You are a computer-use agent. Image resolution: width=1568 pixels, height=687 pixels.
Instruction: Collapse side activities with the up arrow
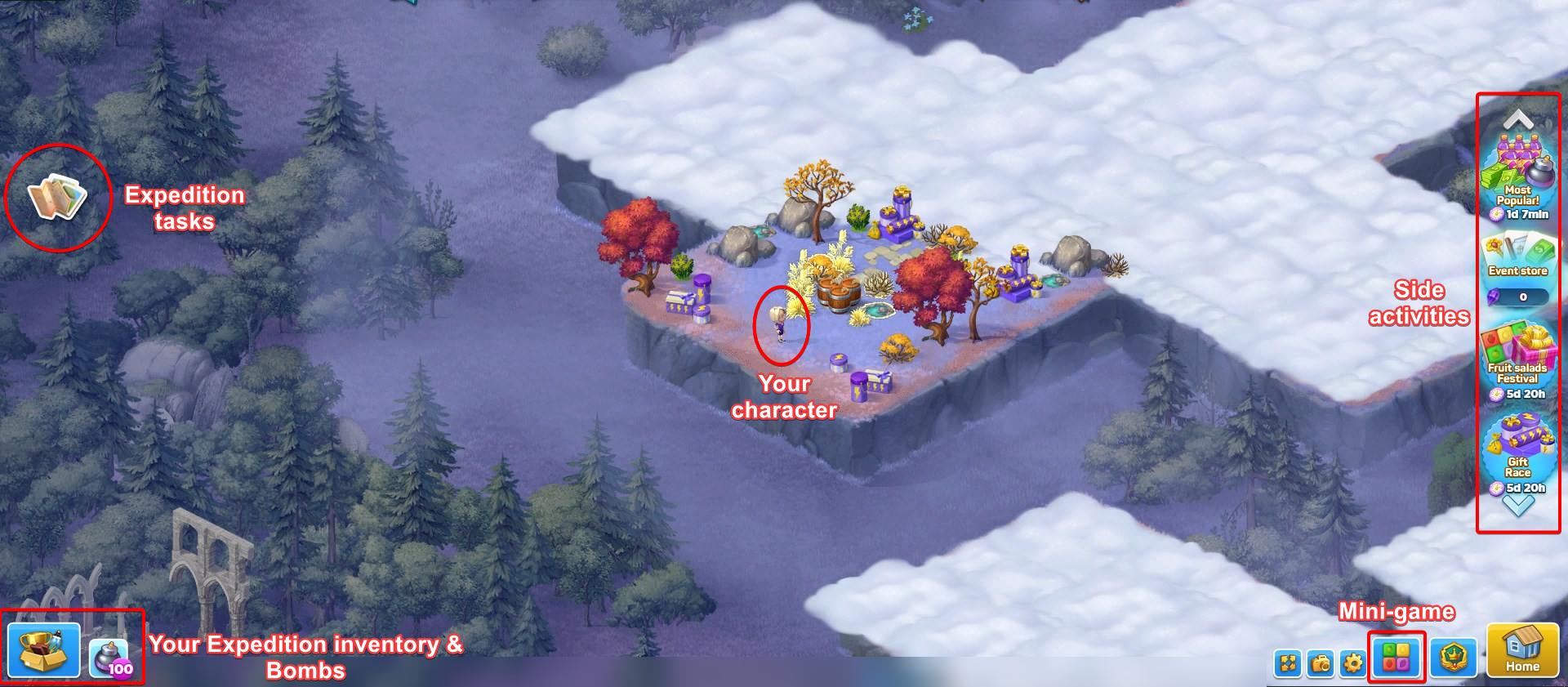tap(1518, 119)
